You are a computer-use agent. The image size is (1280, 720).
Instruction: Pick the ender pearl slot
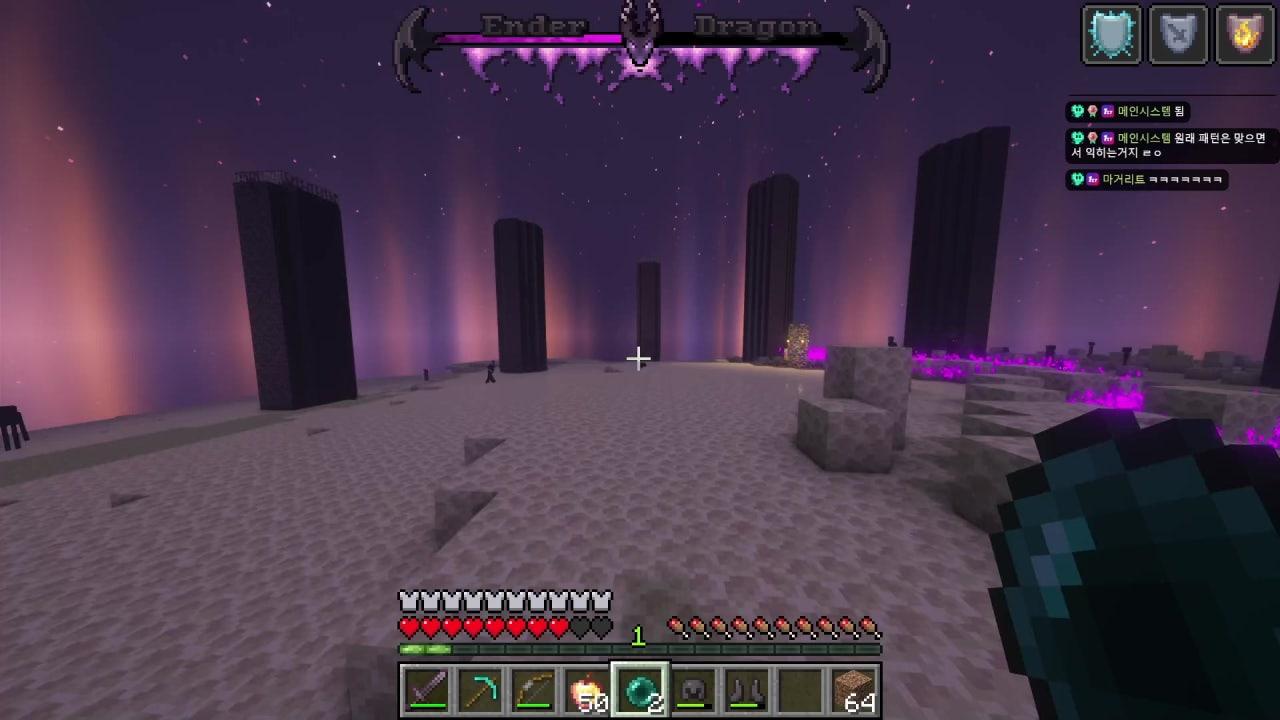(x=640, y=690)
